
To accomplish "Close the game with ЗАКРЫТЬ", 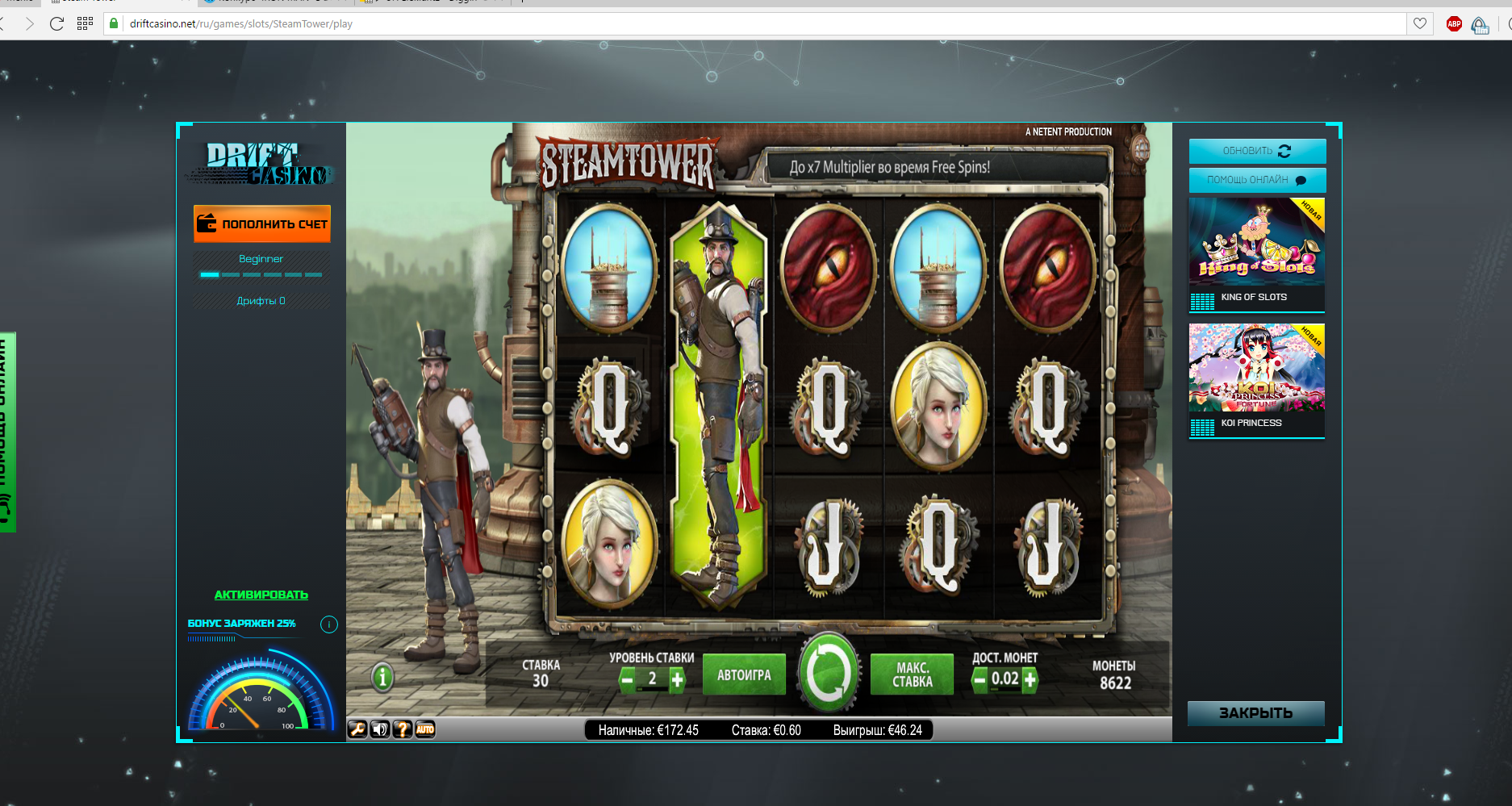I will tap(1255, 713).
